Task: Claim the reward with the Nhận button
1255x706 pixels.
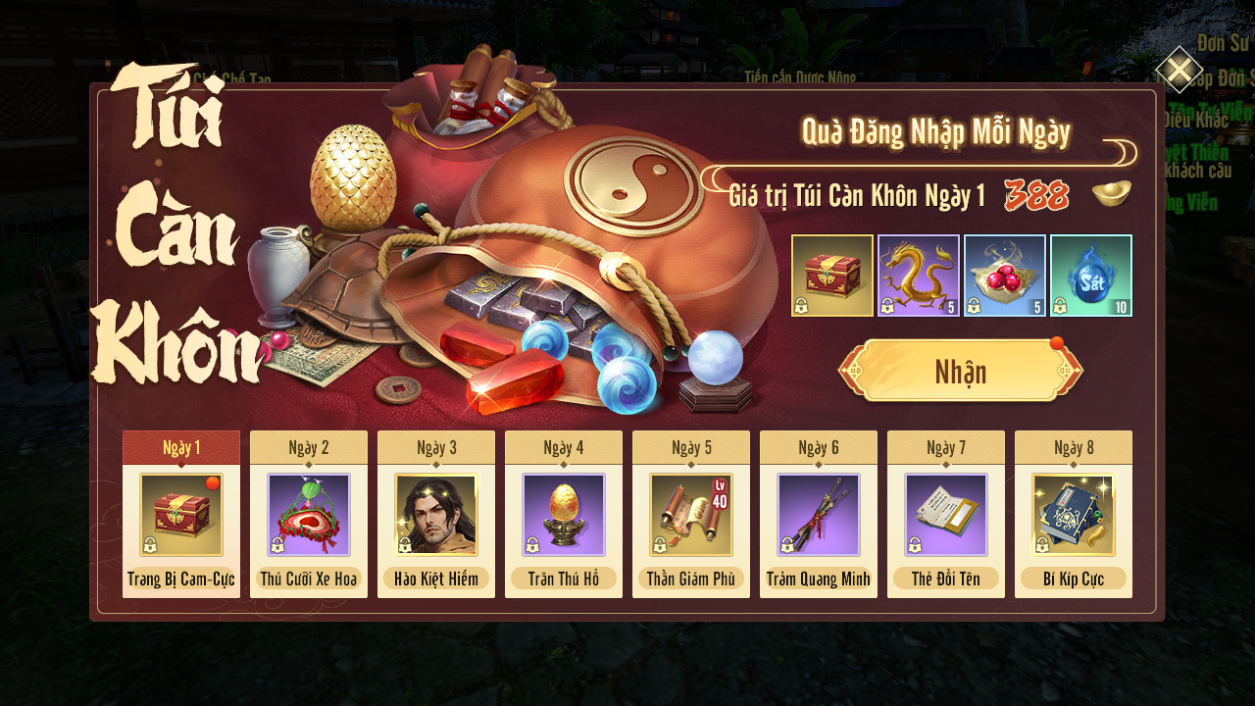Action: pyautogui.click(x=960, y=372)
